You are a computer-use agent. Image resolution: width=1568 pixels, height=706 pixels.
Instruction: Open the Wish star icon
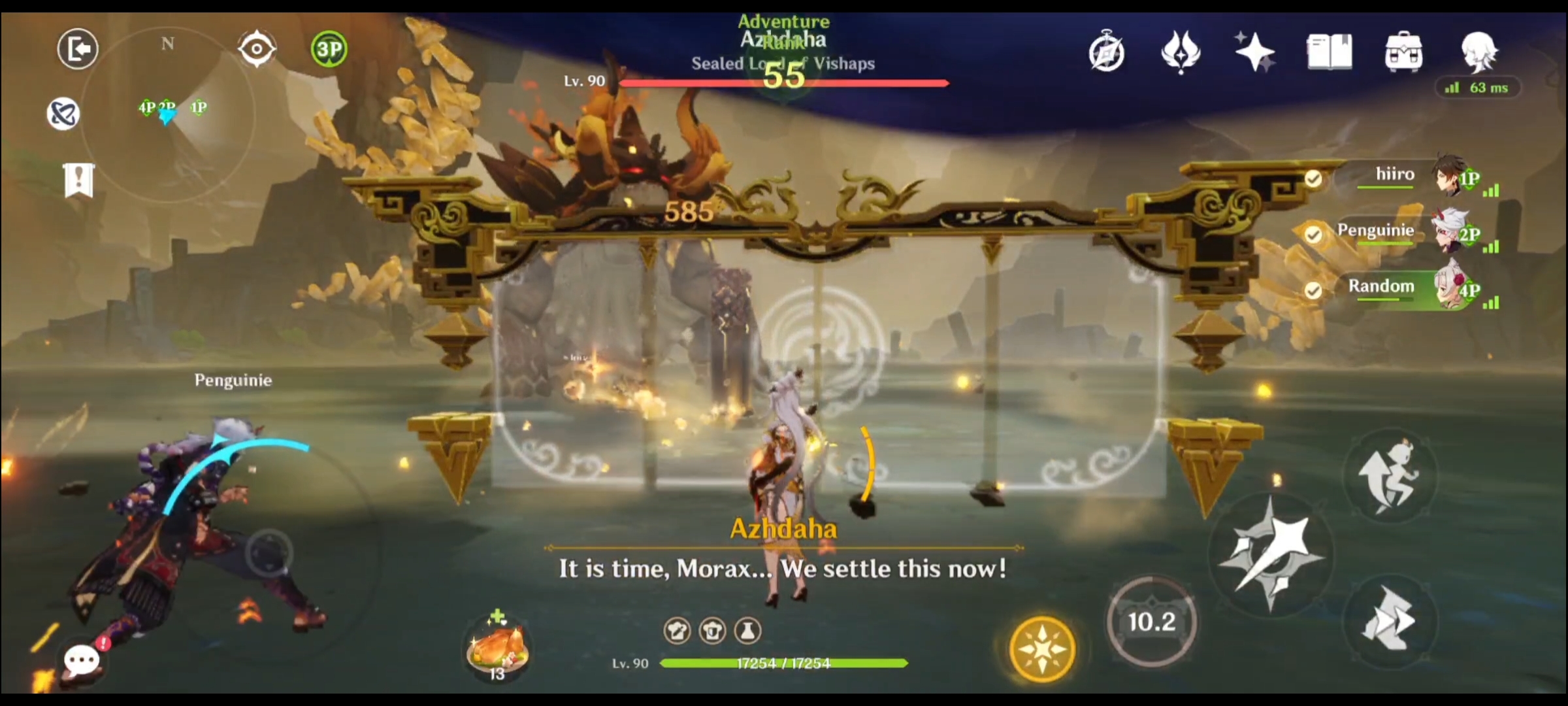pos(1255,51)
